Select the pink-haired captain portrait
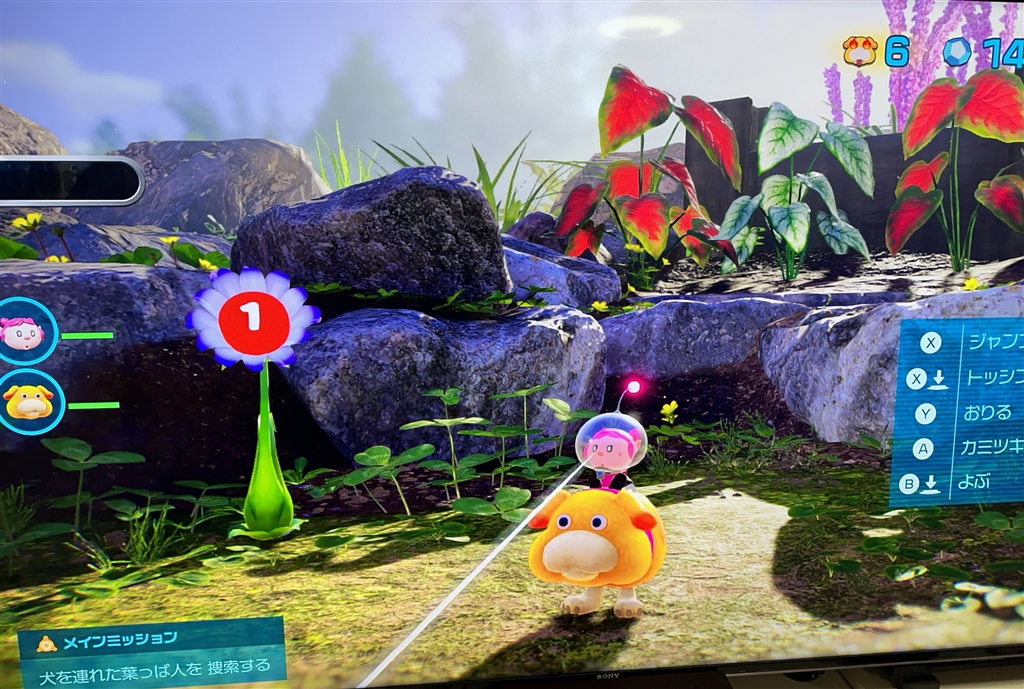Screen dimensions: 1024x689 [23, 332]
